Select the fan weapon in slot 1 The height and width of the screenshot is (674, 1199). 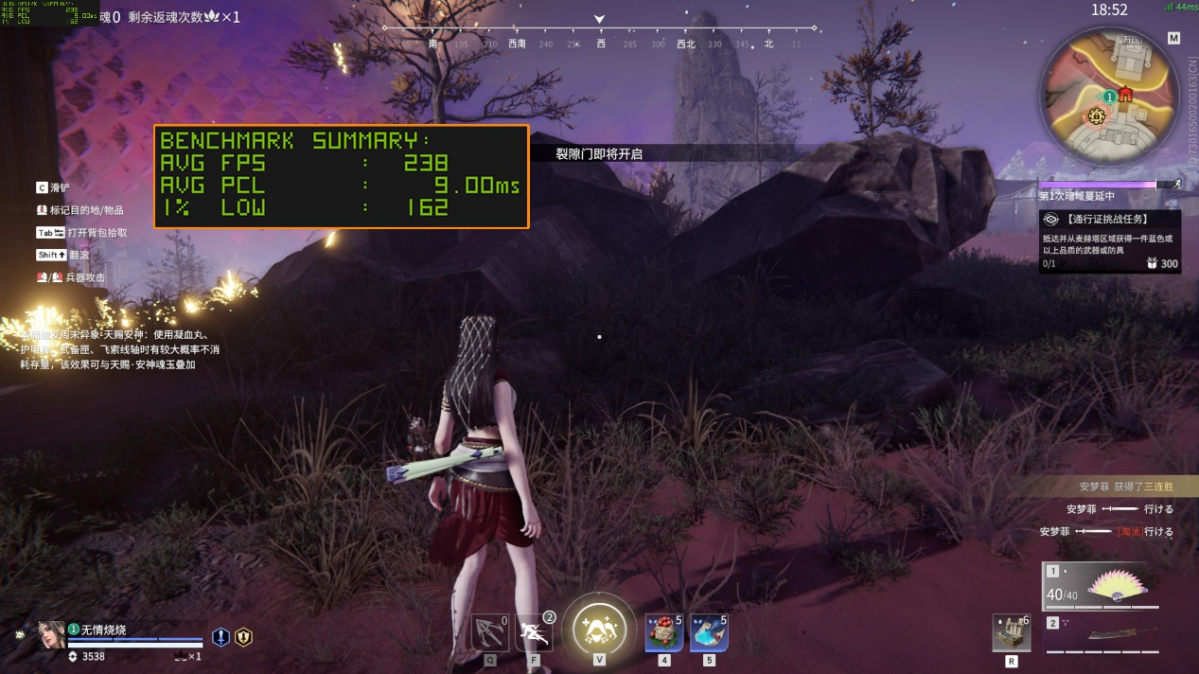(1101, 588)
